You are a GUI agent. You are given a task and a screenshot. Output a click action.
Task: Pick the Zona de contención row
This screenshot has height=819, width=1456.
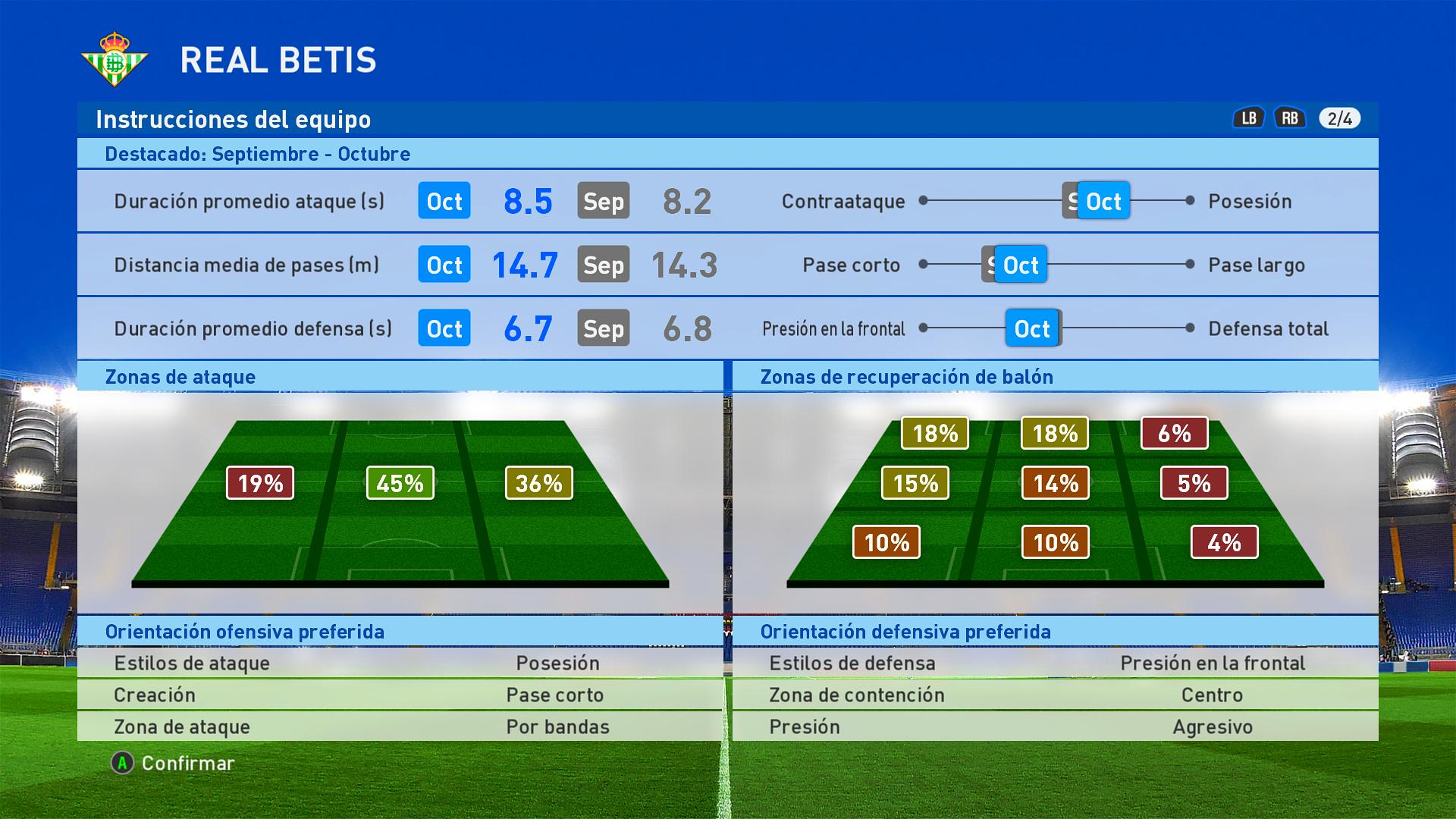(1055, 695)
